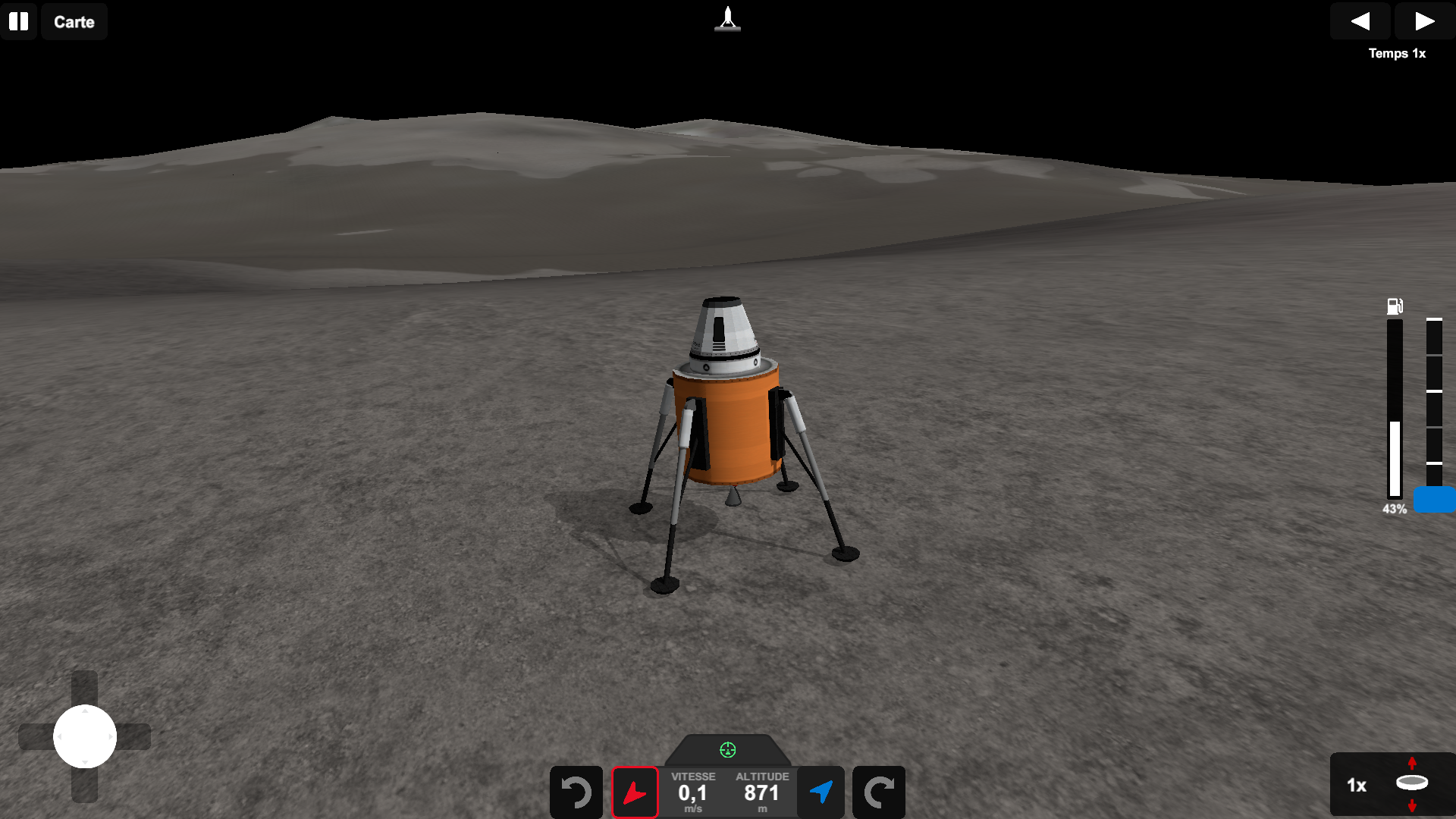Toggle engine ignition on the highlighted flame button

pyautogui.click(x=635, y=792)
